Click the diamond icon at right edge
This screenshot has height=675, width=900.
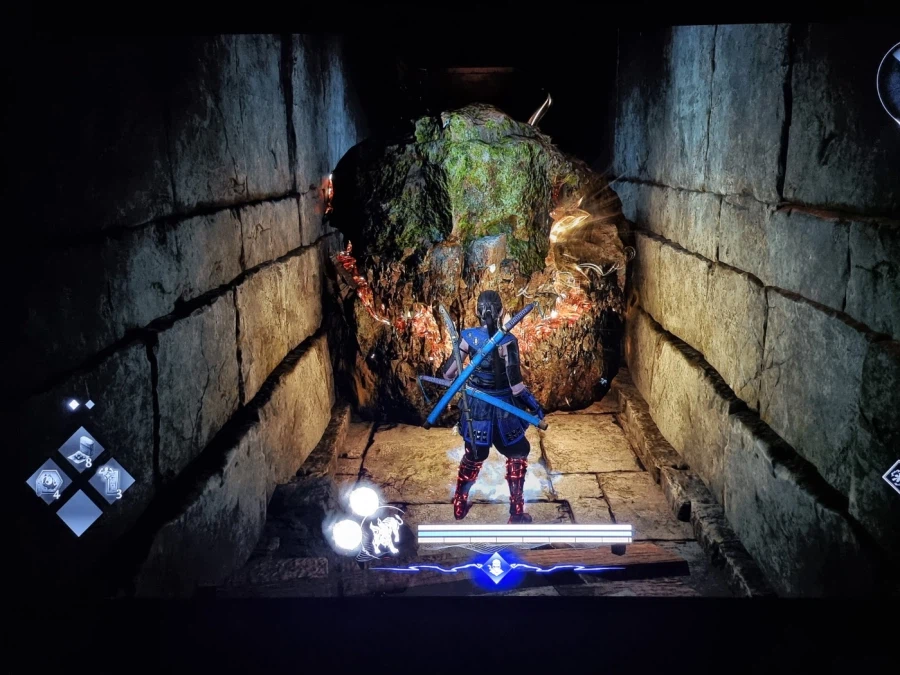892,477
